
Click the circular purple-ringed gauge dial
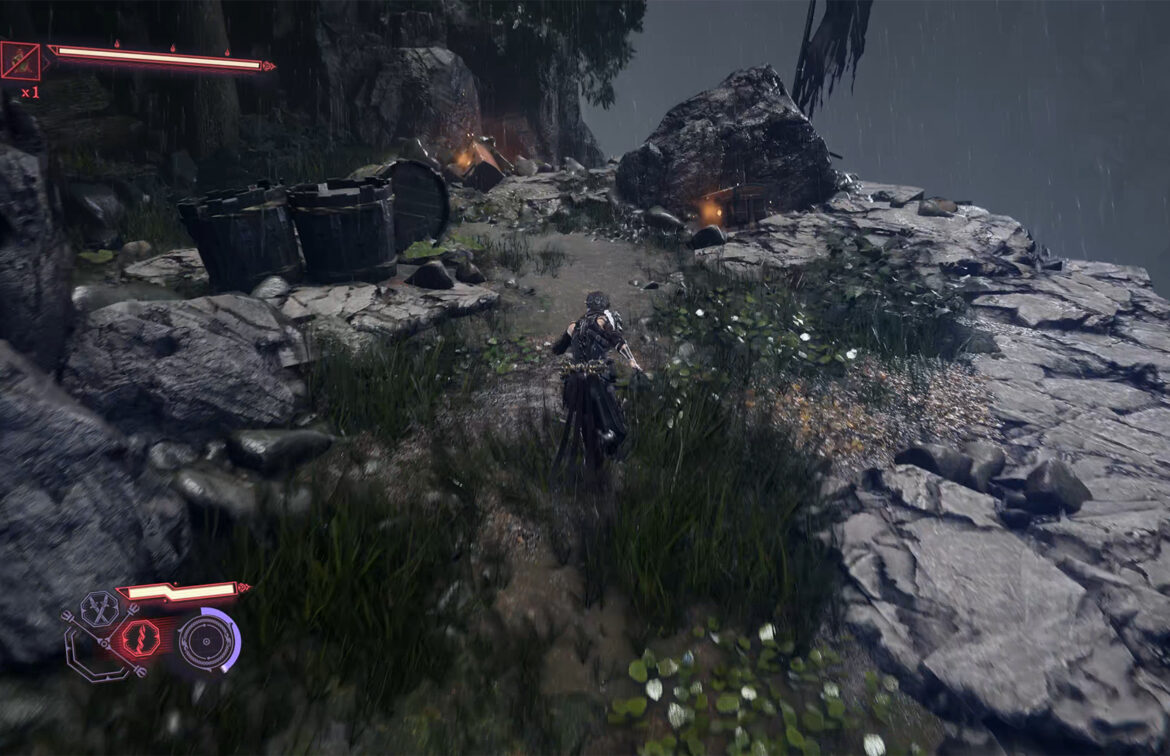[207, 640]
